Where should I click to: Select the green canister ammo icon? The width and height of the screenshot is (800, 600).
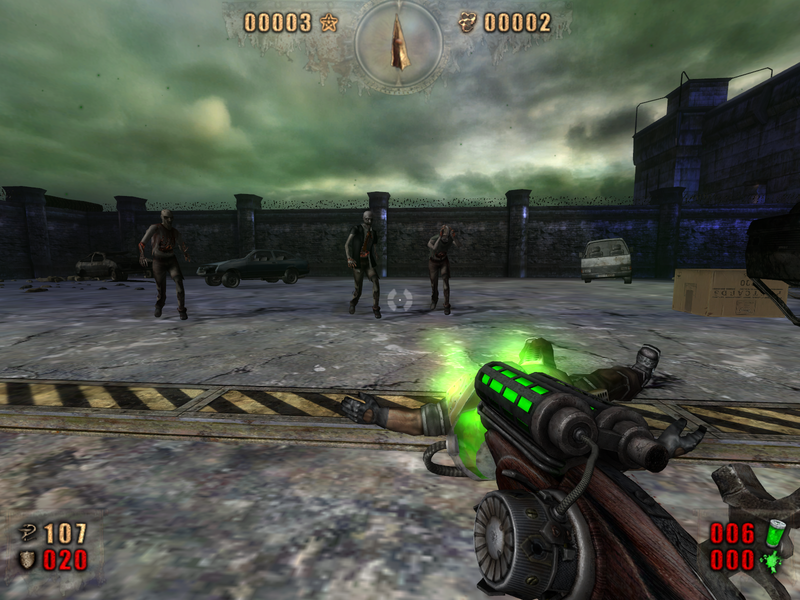coord(773,533)
